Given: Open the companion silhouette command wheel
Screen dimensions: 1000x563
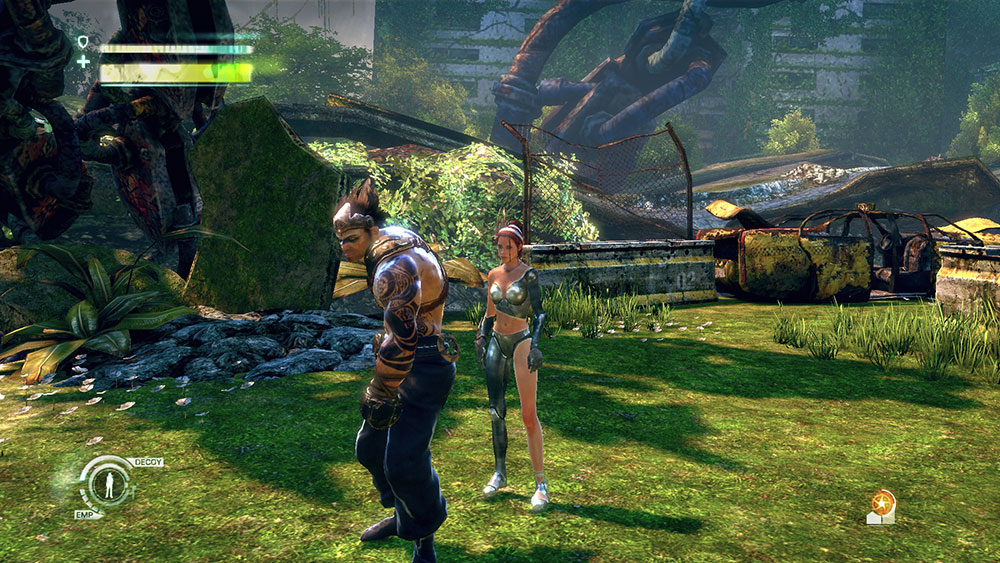Looking at the screenshot, I should (108, 485).
